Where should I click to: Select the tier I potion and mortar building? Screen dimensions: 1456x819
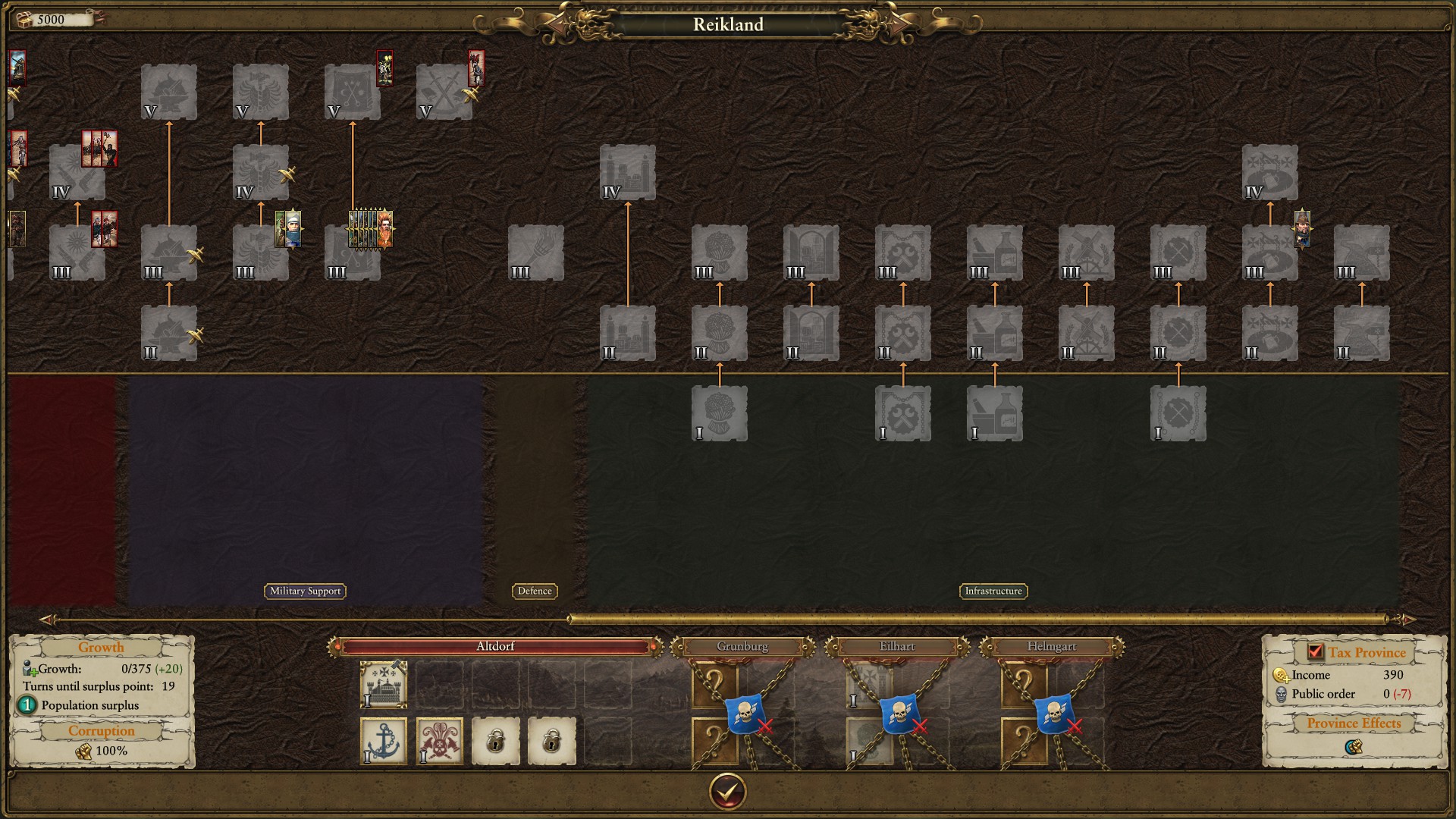pos(995,413)
